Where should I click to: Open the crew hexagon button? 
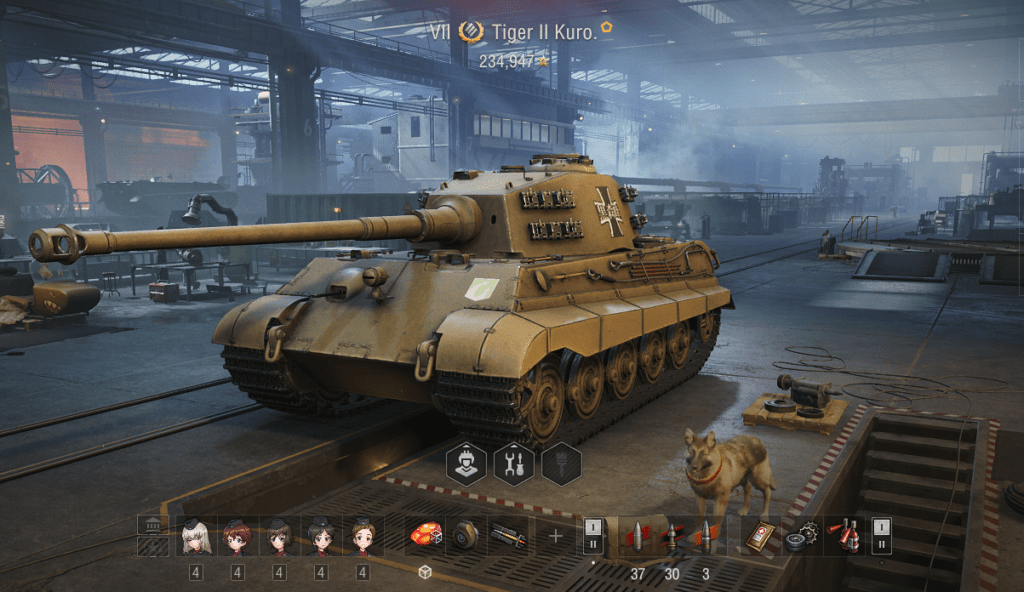pos(466,464)
